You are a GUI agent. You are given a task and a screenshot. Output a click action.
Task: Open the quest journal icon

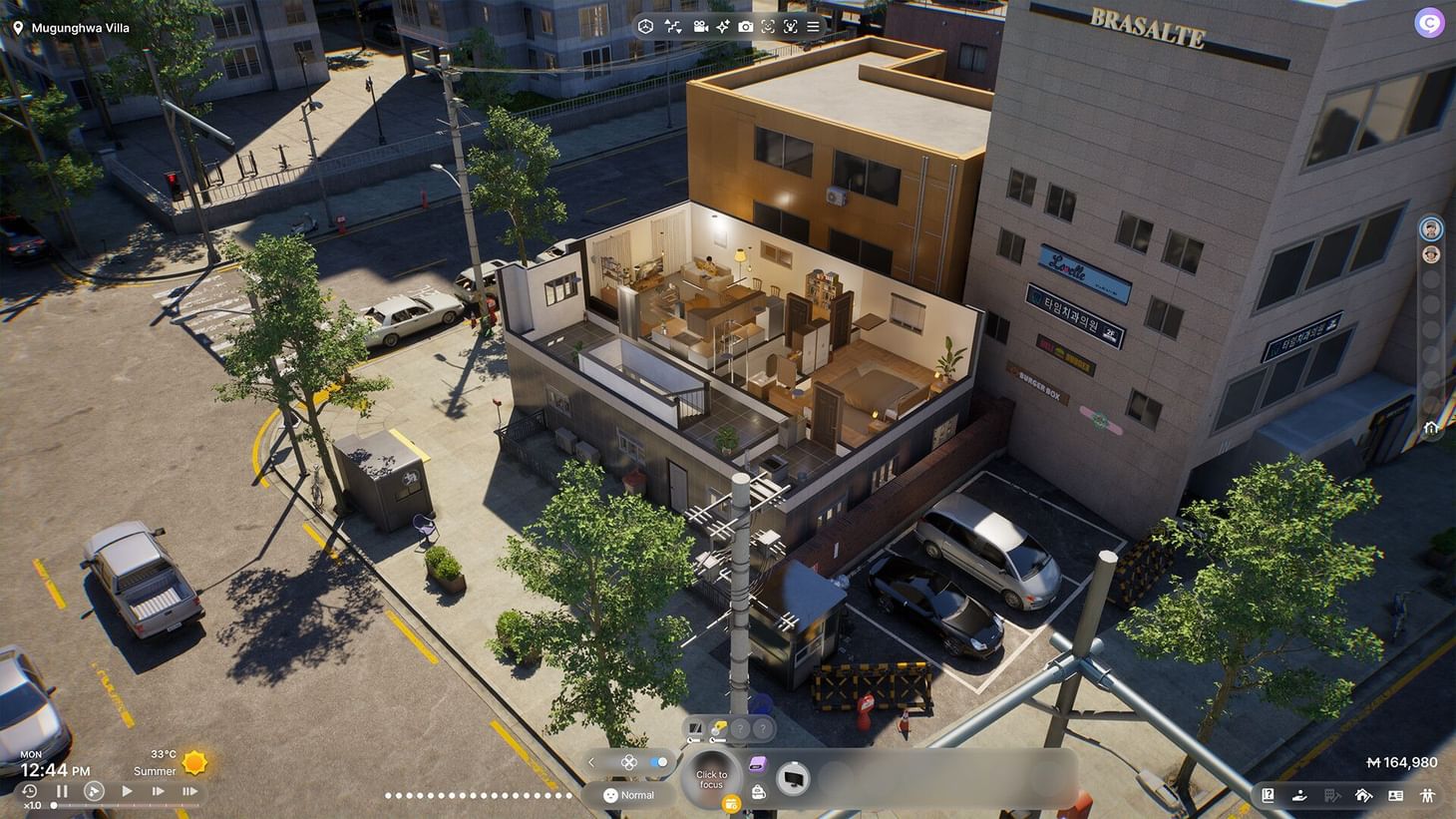pos(1269,795)
